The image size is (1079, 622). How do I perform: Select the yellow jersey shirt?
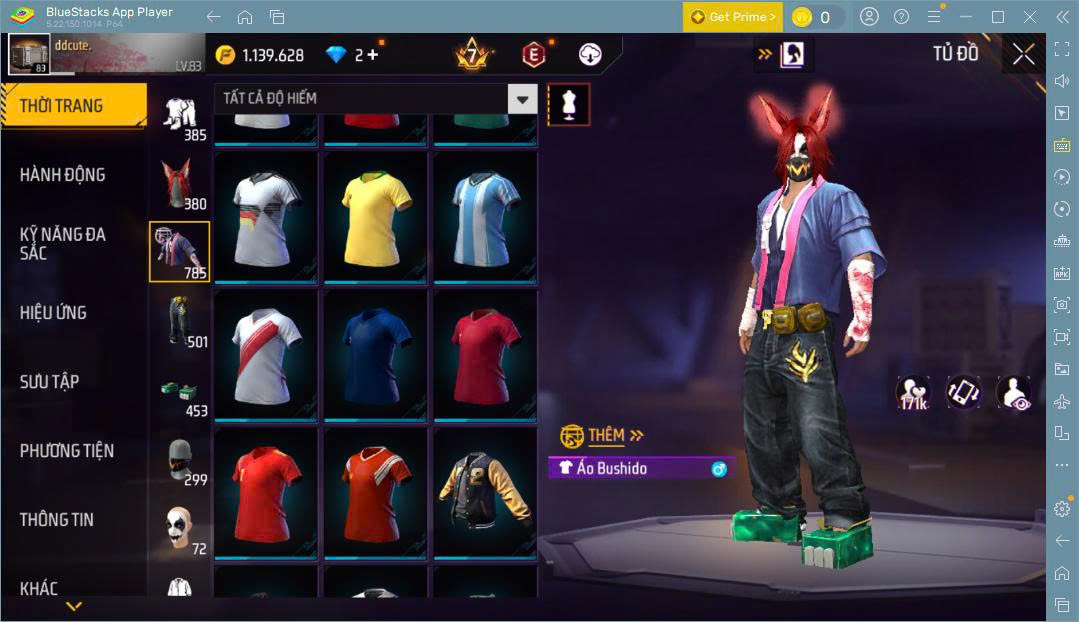pos(376,216)
